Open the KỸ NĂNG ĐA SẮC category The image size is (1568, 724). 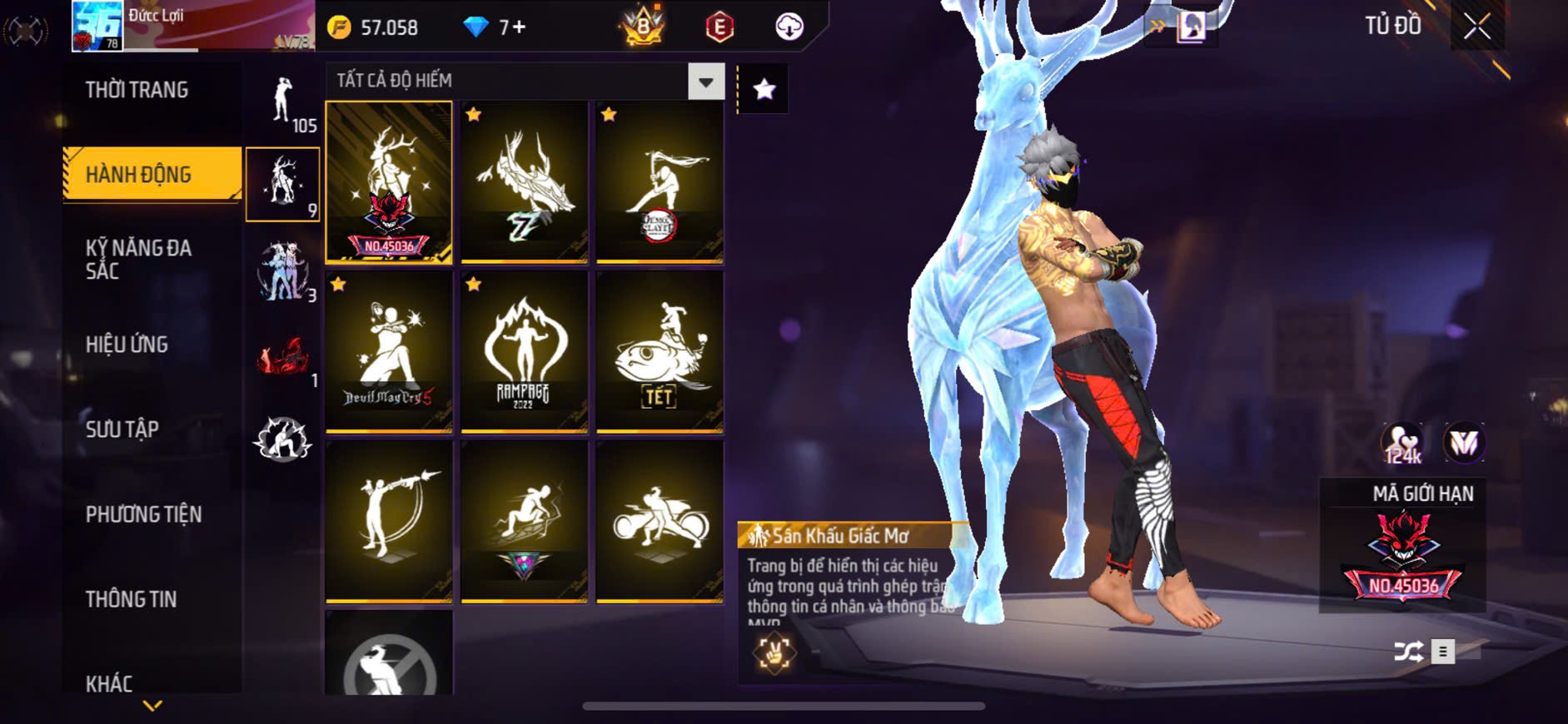tap(138, 260)
